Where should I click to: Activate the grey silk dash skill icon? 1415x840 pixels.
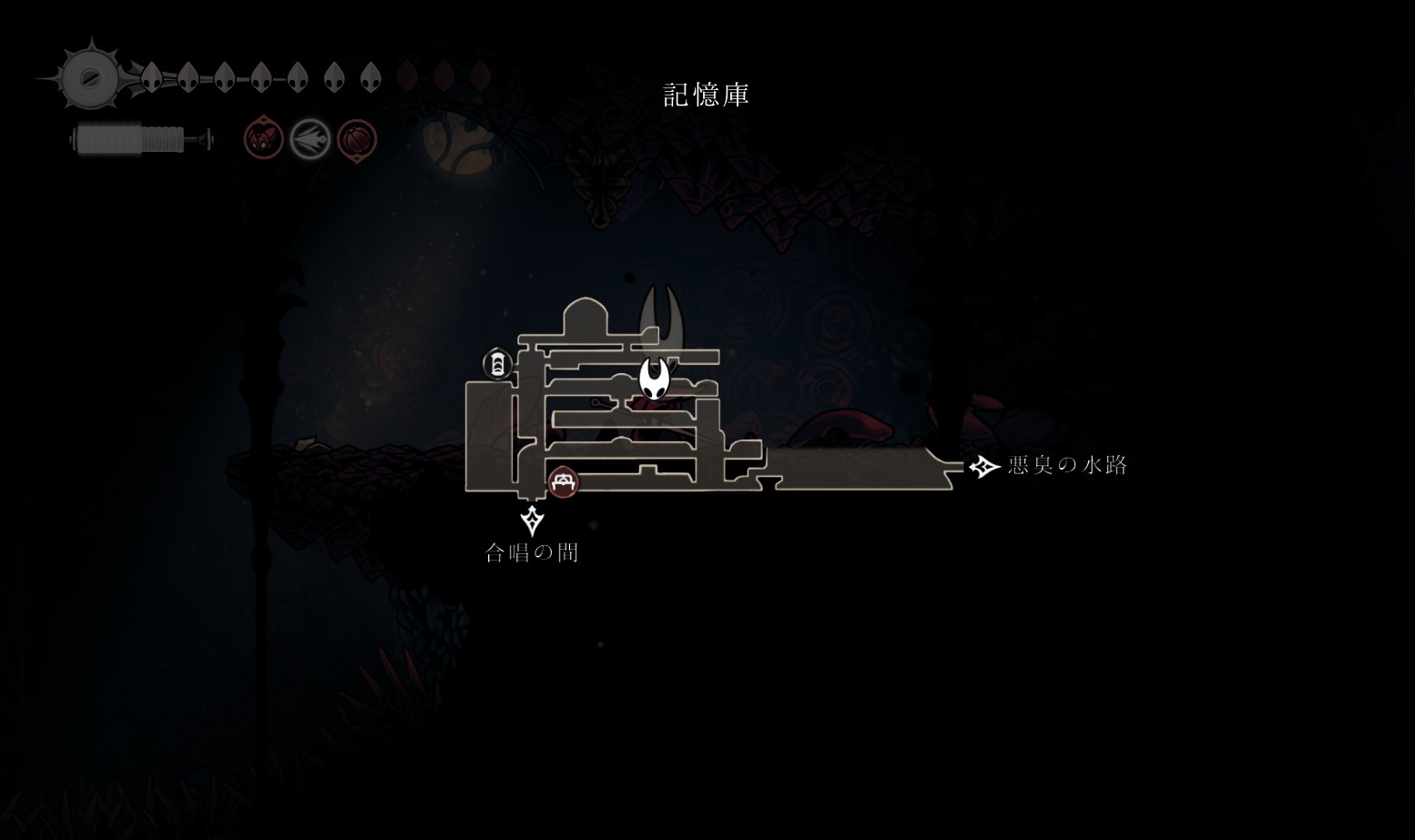[310, 140]
